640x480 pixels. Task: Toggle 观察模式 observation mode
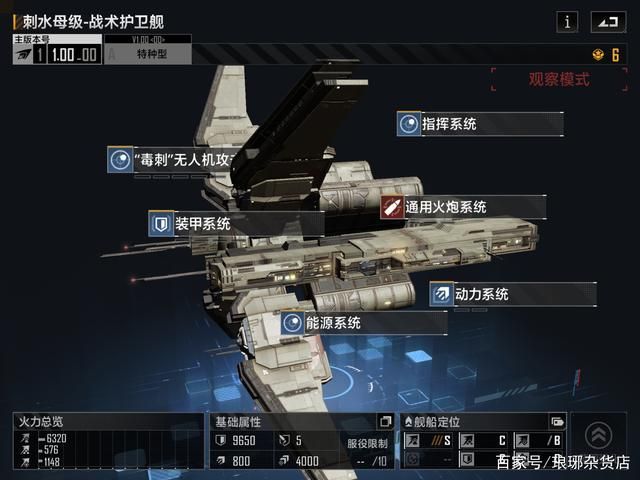(559, 80)
